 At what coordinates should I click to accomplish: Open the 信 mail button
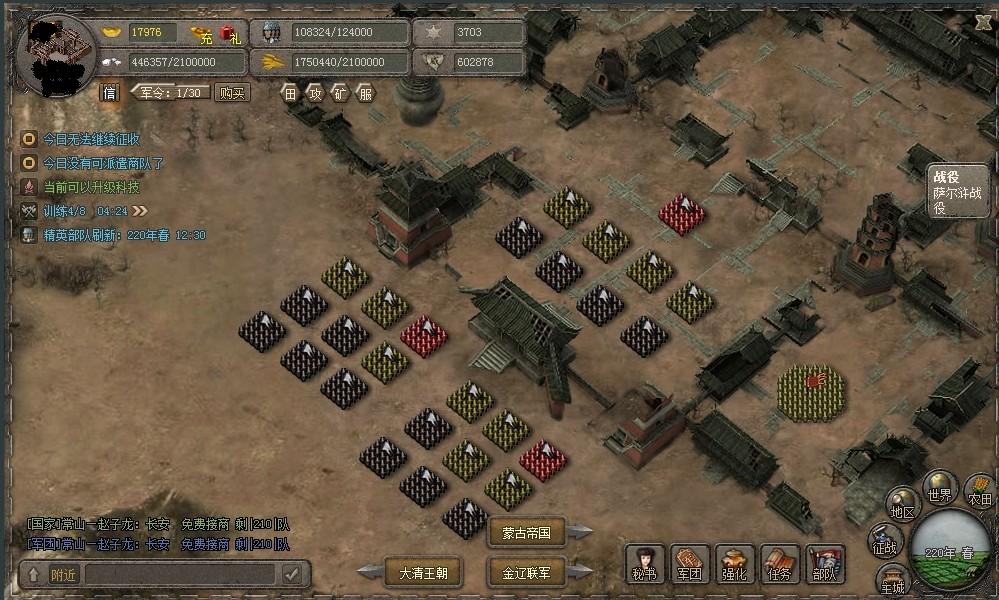click(110, 93)
